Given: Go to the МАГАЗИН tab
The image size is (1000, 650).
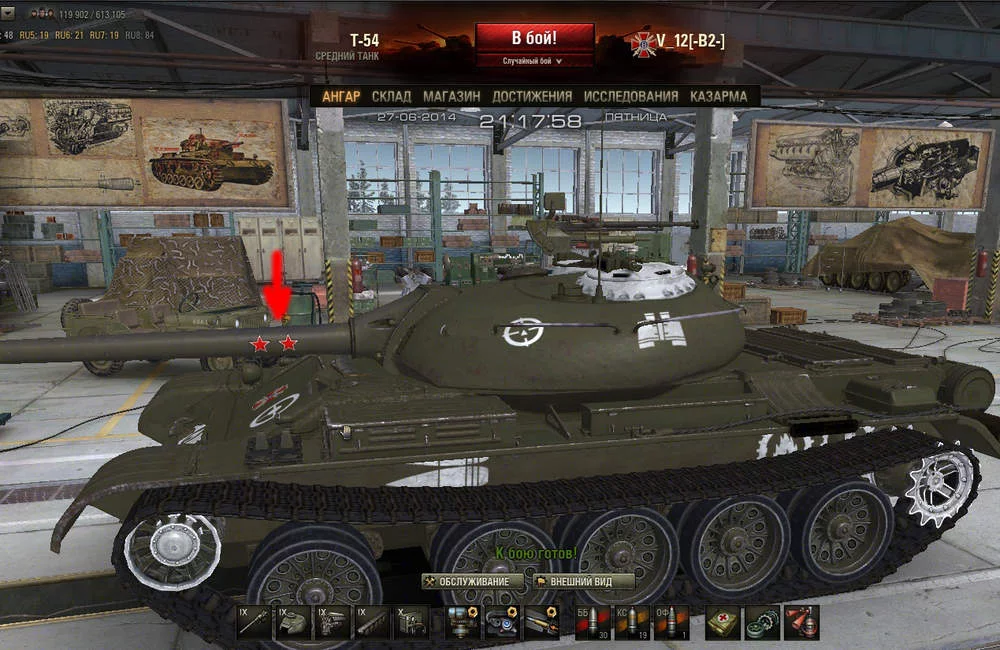Looking at the screenshot, I should click(x=451, y=96).
